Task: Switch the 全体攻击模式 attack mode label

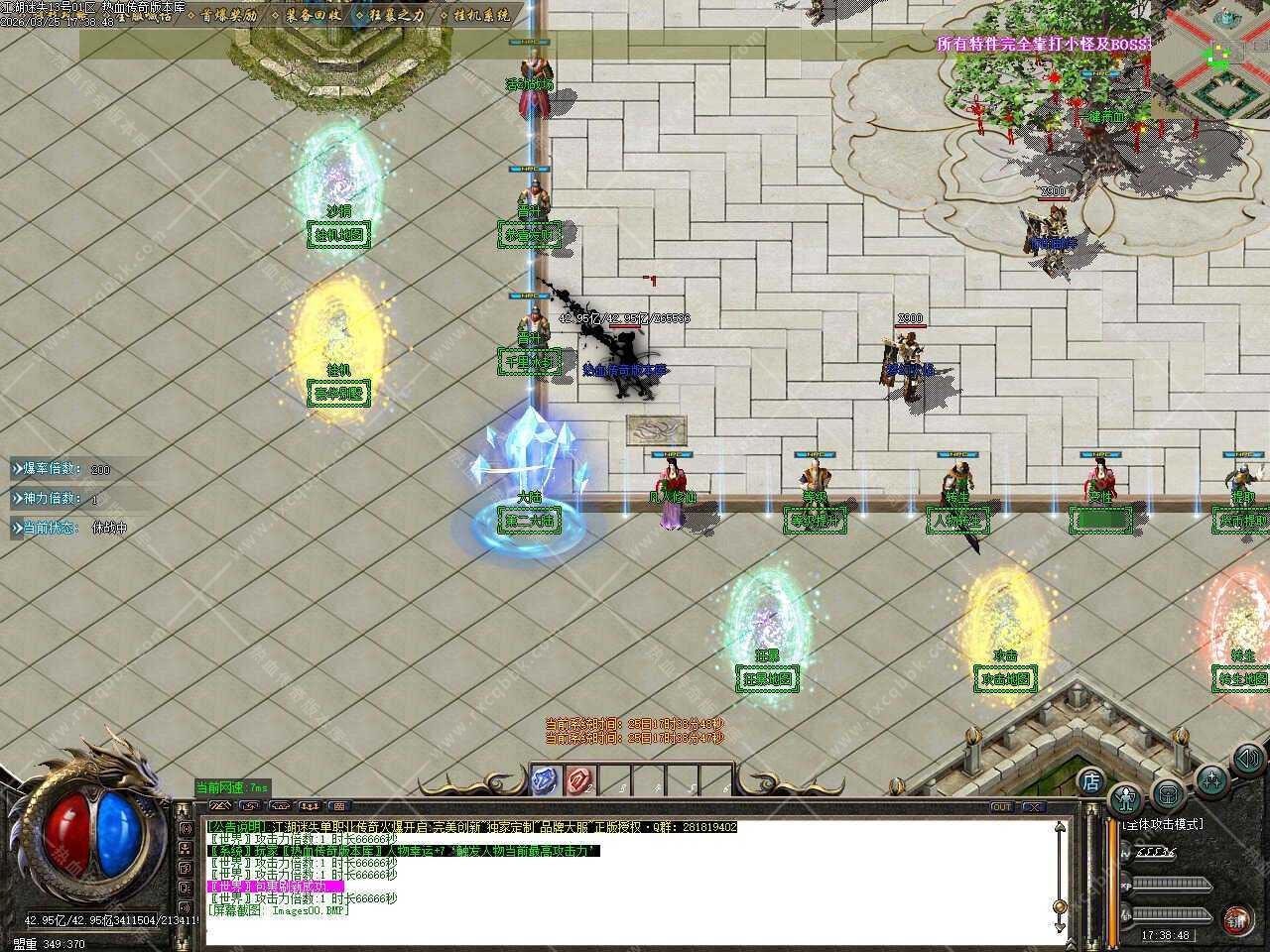Action: click(1162, 824)
